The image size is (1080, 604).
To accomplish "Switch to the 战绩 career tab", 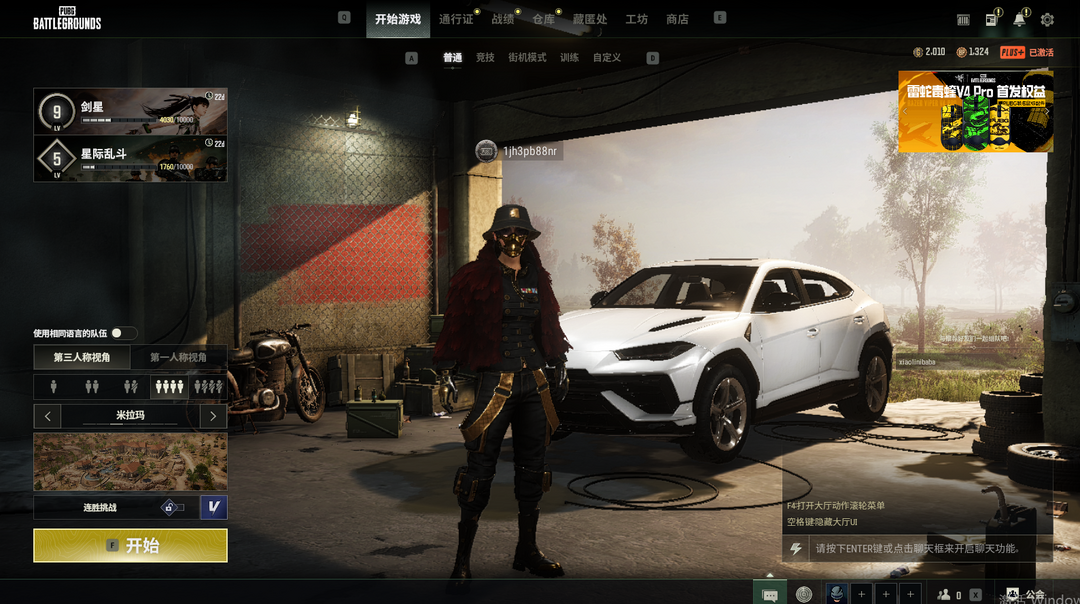I will 502,19.
